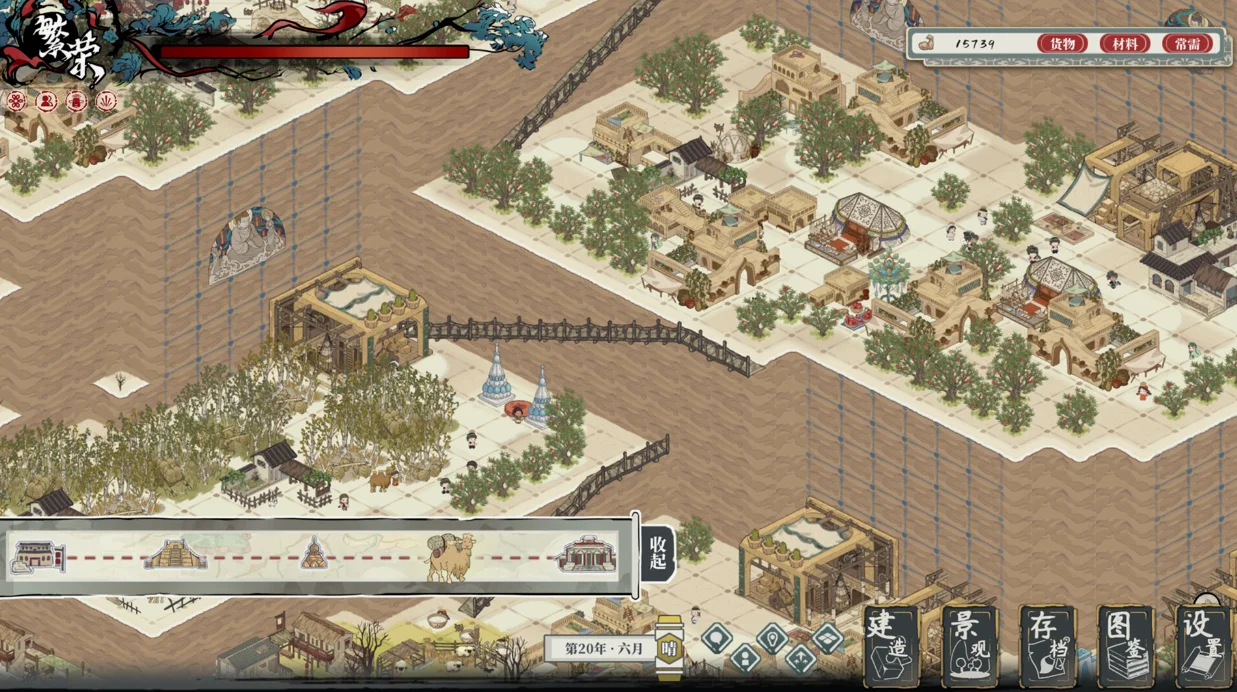Click the 晴 weather lantern indicator
Screen dimensions: 1237x692
(669, 648)
